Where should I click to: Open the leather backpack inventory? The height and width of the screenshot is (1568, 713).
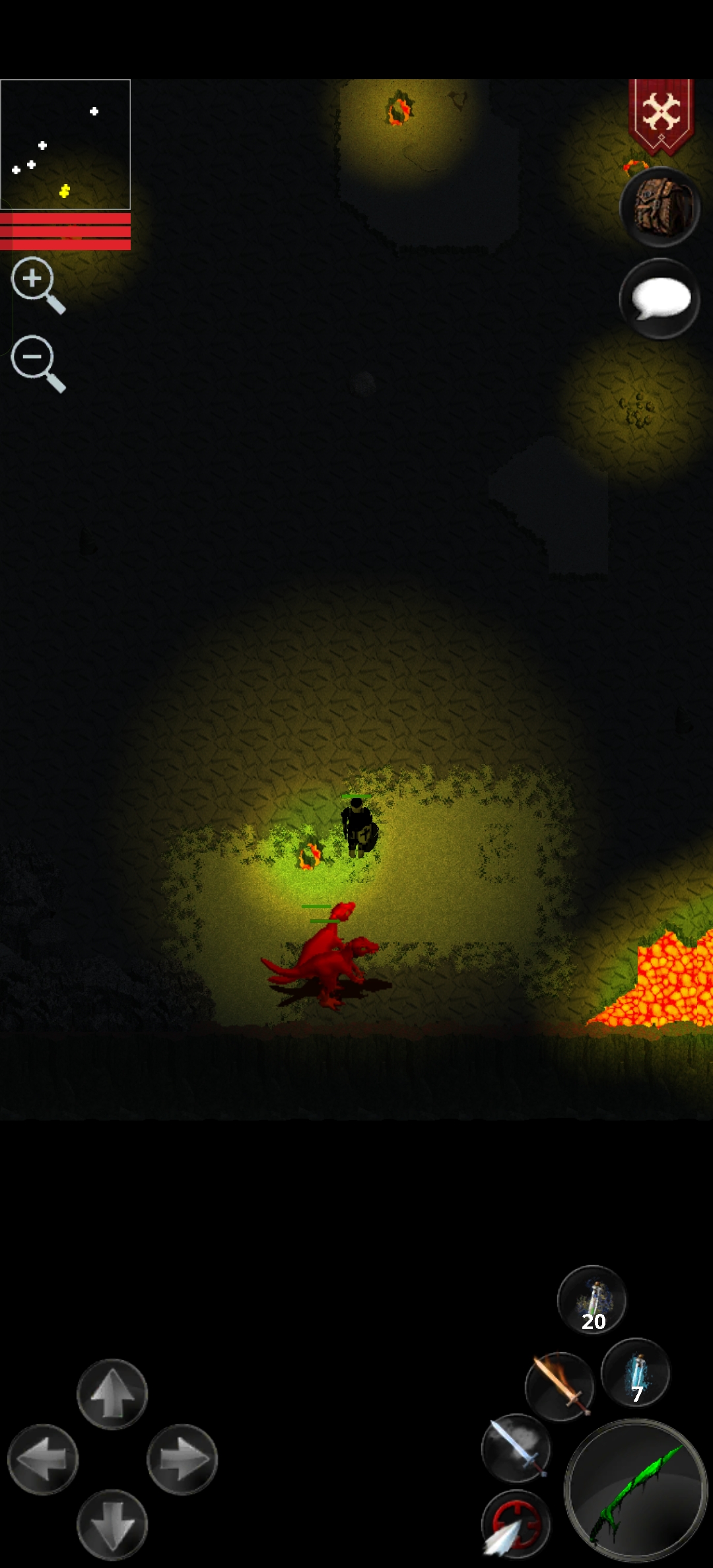[660, 207]
